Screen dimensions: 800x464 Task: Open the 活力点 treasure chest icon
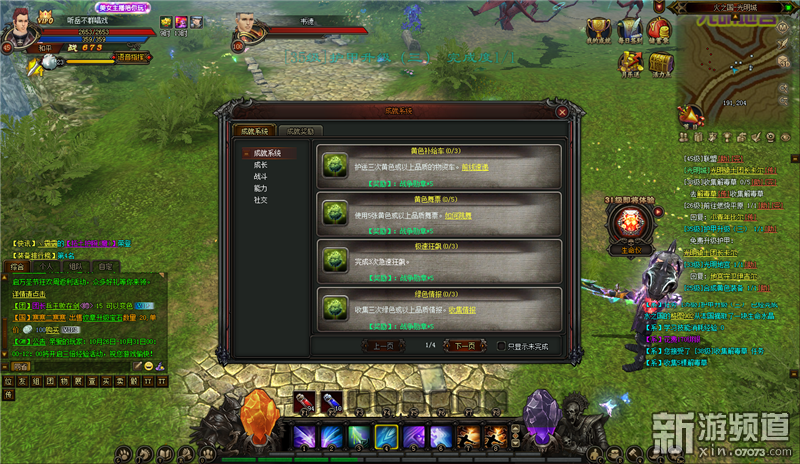(x=659, y=63)
